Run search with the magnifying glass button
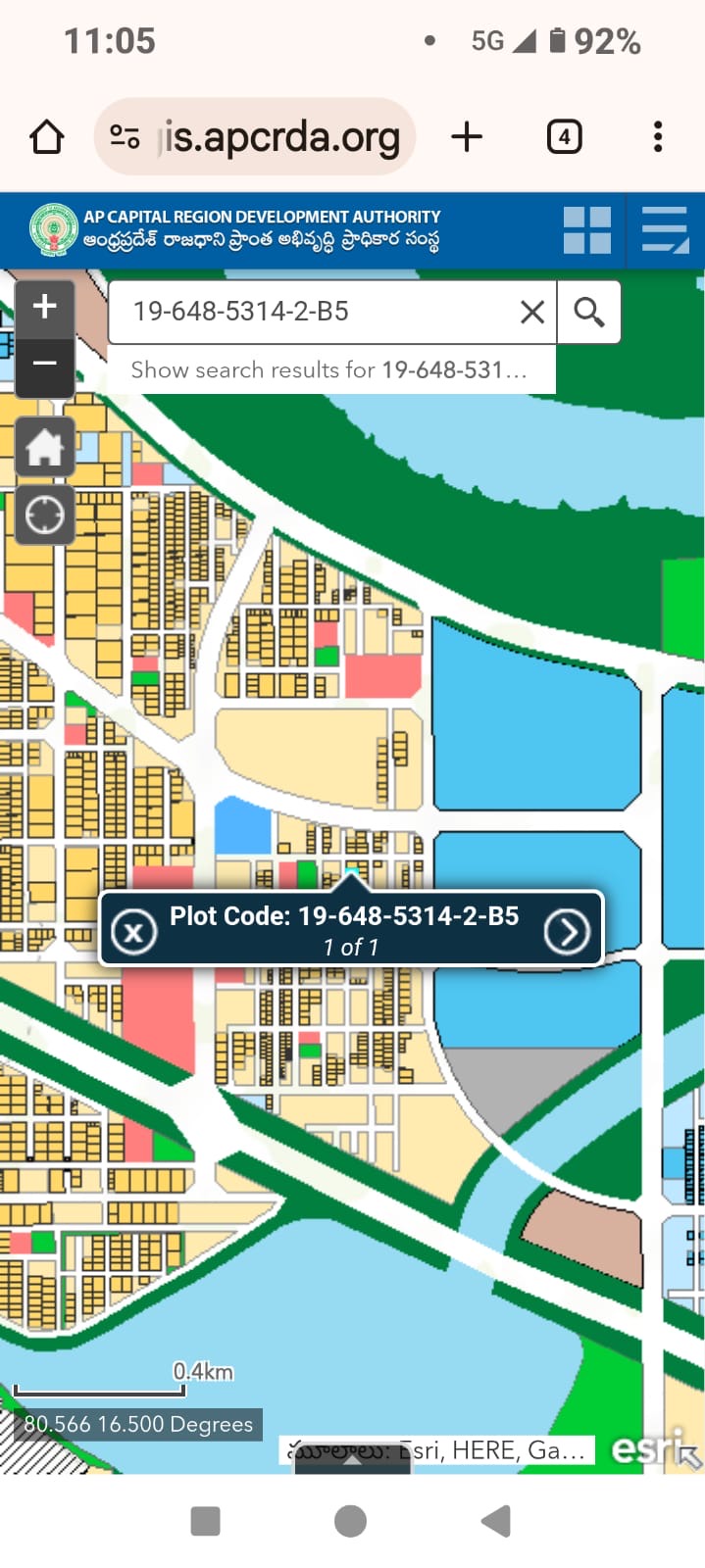This screenshot has width=705, height=1568. pyautogui.click(x=588, y=313)
